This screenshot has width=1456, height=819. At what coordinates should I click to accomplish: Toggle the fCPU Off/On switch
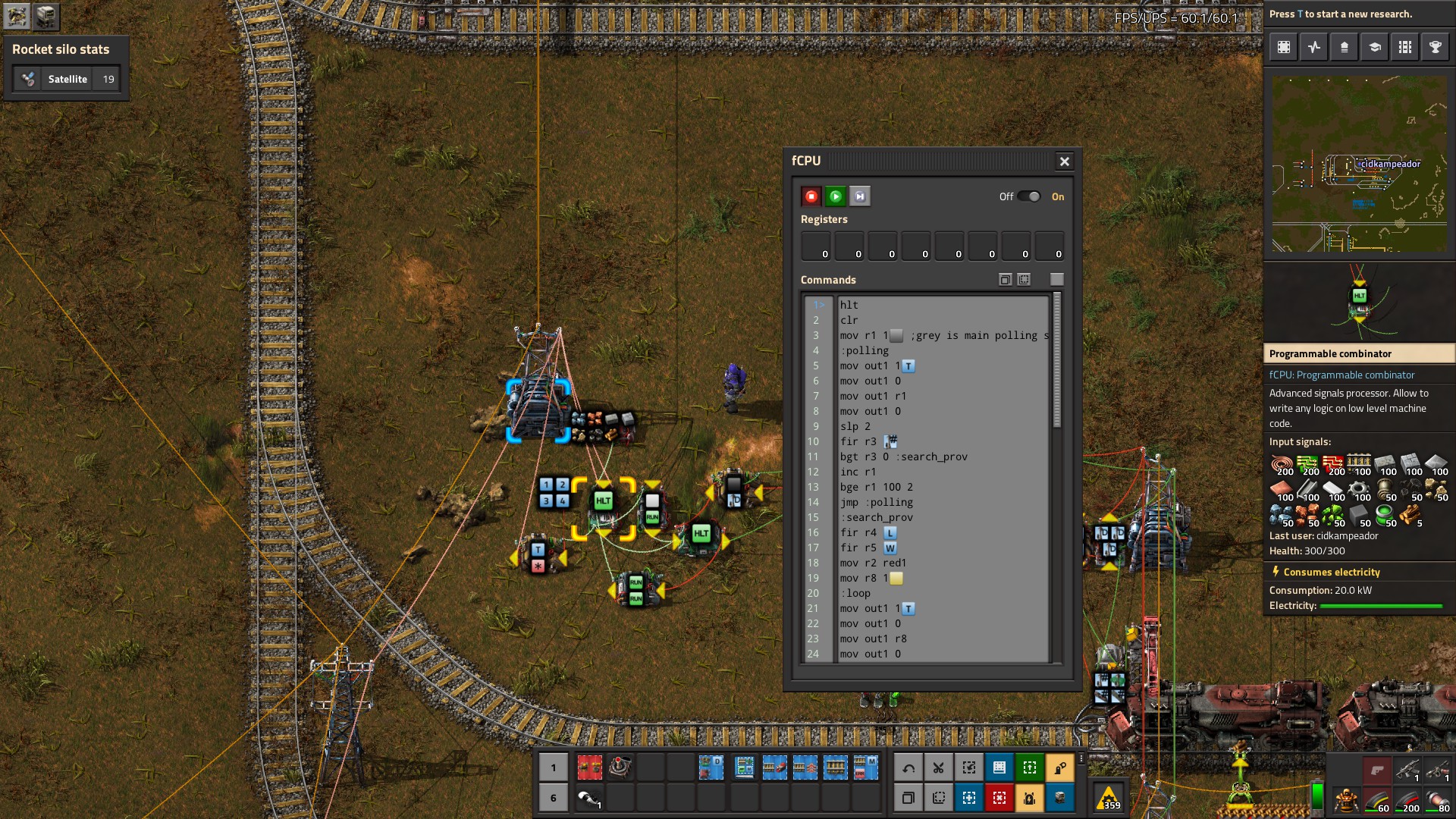pos(1029,196)
